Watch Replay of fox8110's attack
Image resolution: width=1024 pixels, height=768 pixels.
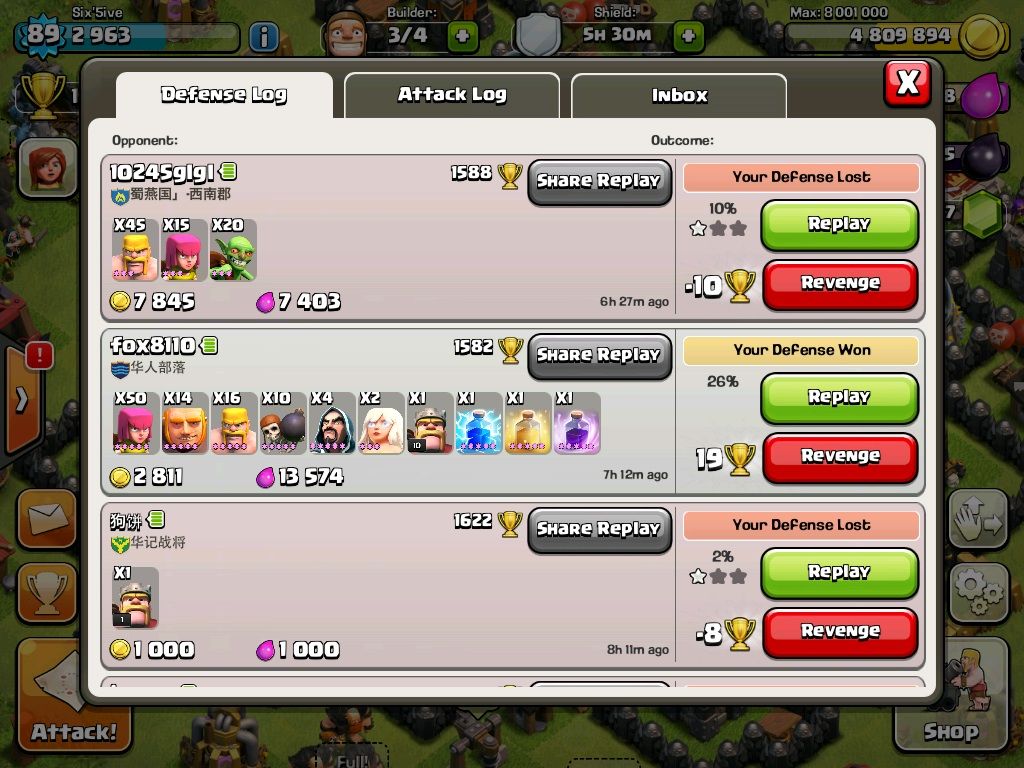(839, 398)
